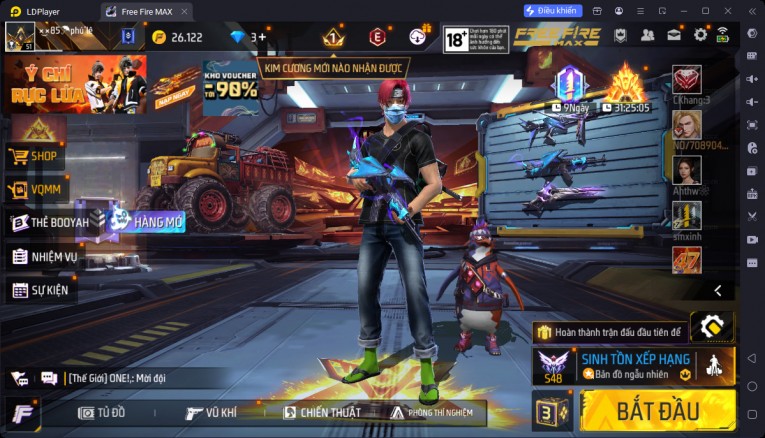Open the Ý CHÍ RỰC LỬA banner

coord(75,84)
